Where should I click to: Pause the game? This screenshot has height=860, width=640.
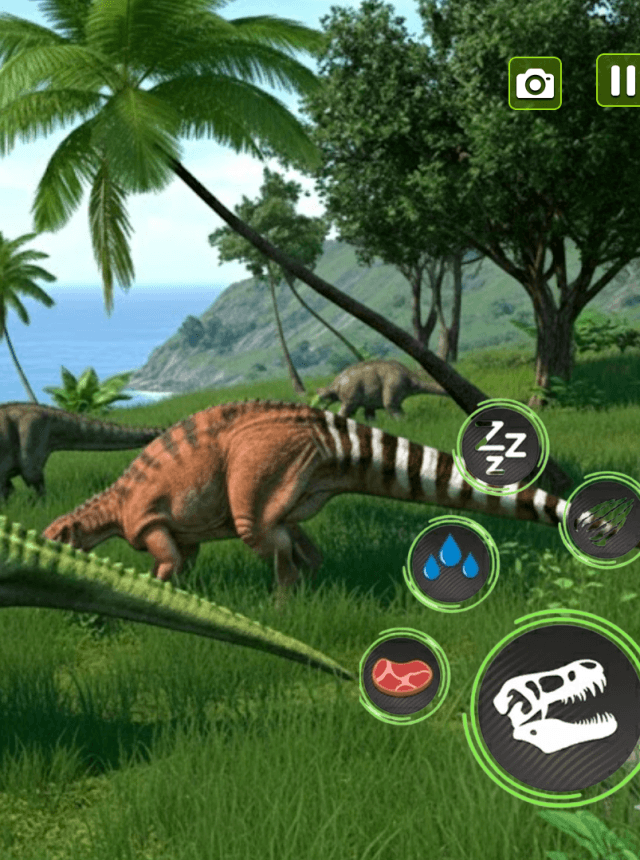[619, 80]
